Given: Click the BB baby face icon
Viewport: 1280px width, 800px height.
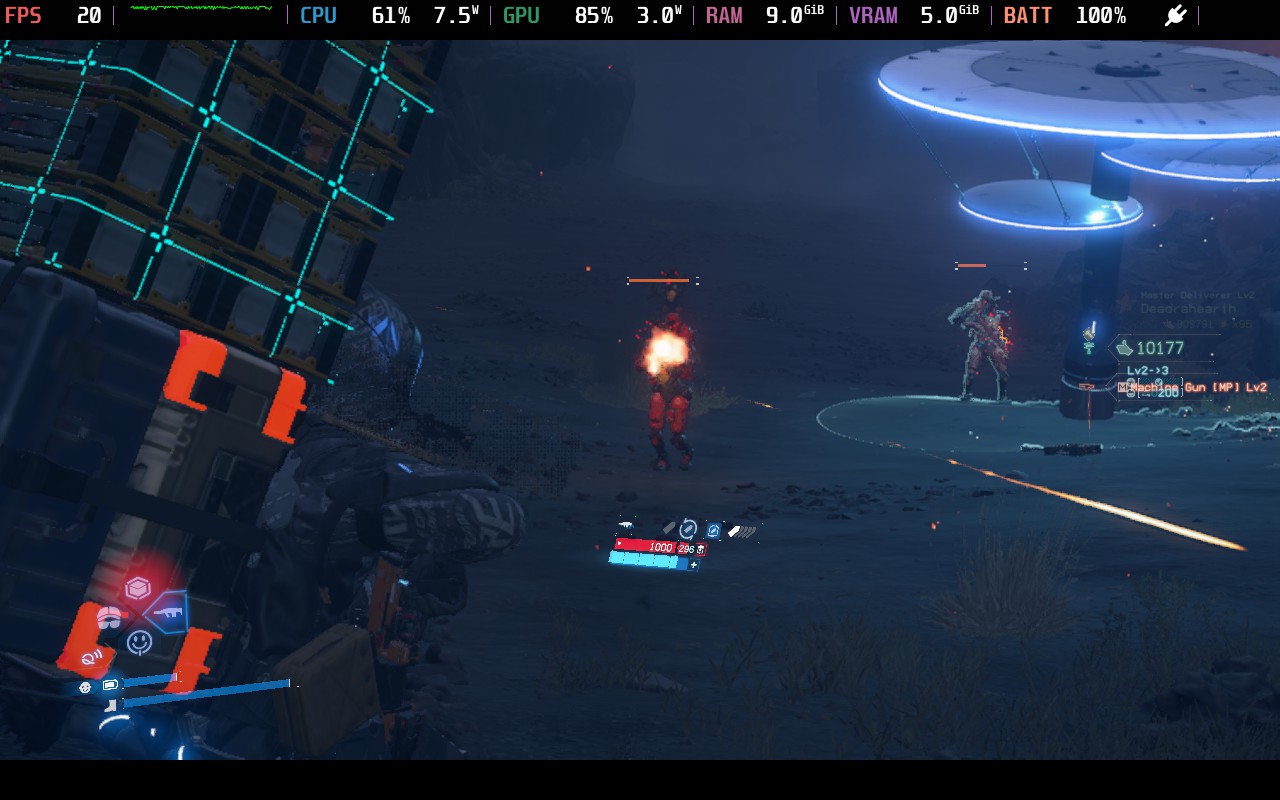Looking at the screenshot, I should coord(85,687).
